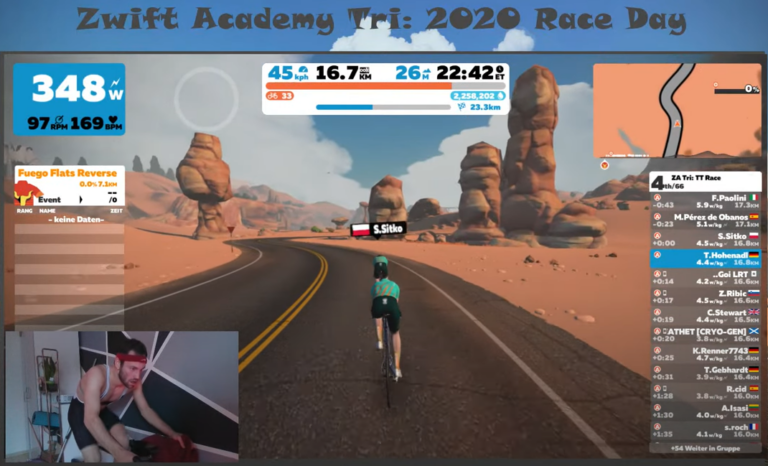This screenshot has width=768, height=466.
Task: Click the S.Sitko rider name tag
Action: [x=378, y=229]
